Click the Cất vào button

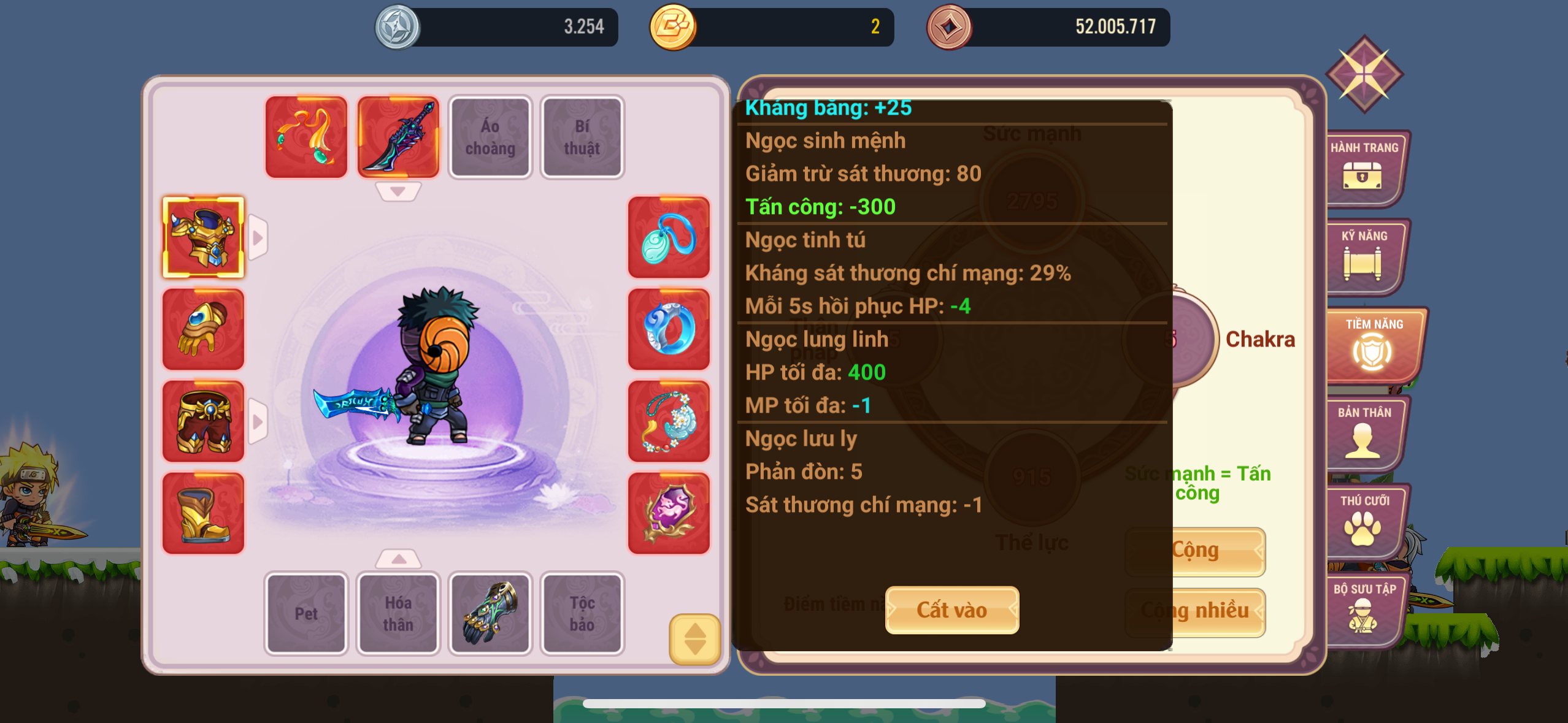(x=951, y=610)
